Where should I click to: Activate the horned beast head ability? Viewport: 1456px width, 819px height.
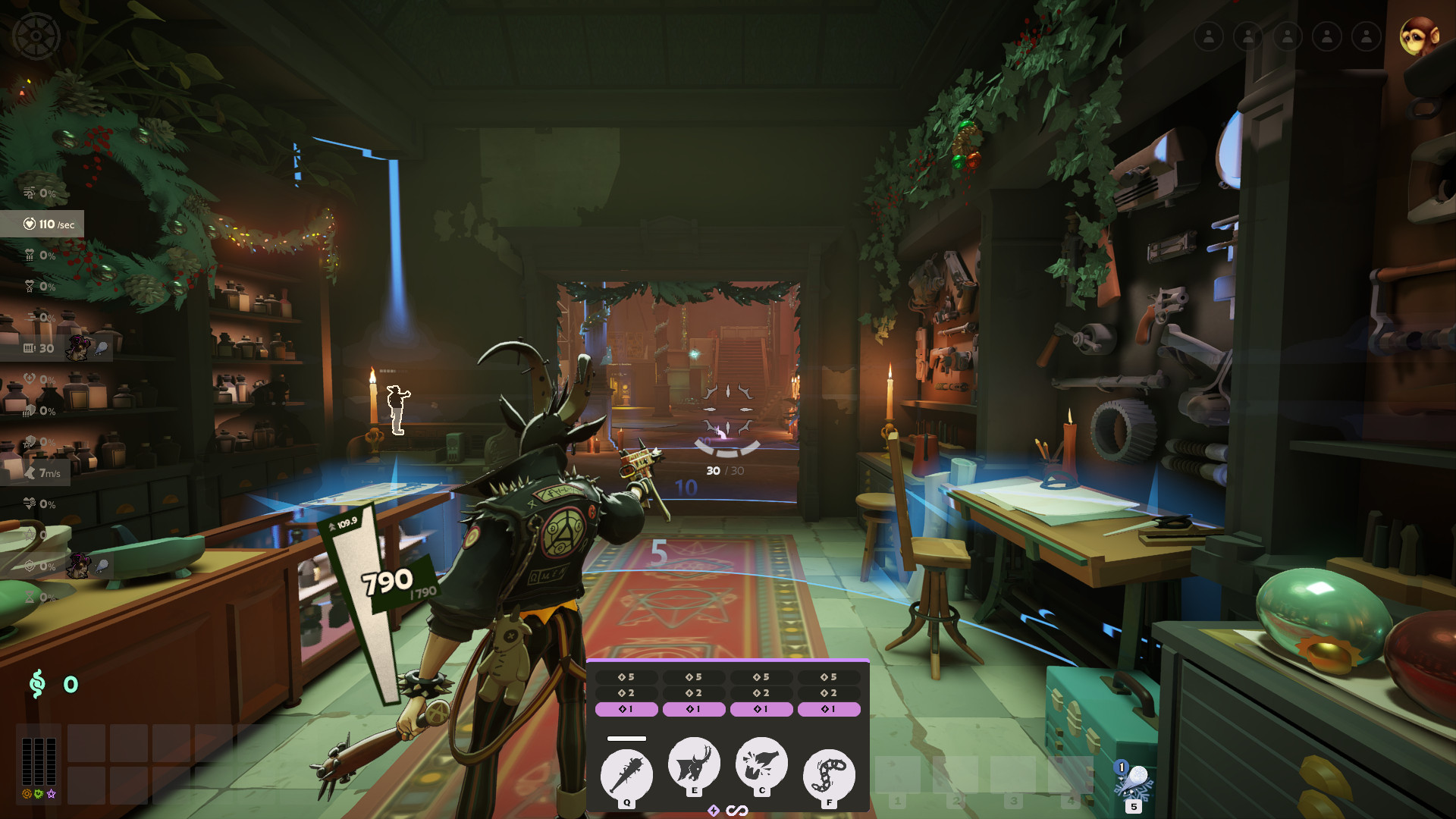point(694,764)
